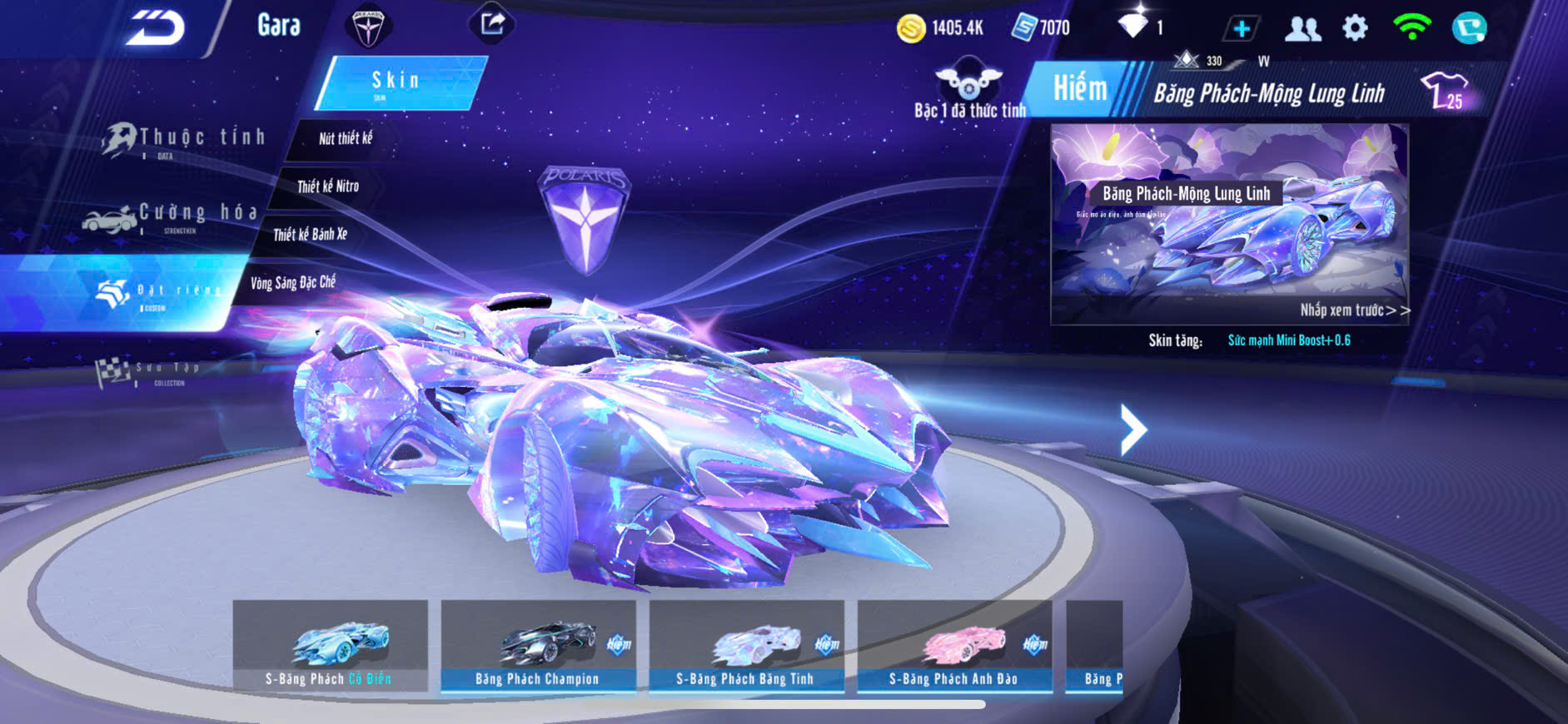Viewport: 1568px width, 724px height.
Task: Choose Thiết kế Bánh Xe option
Action: coord(310,235)
